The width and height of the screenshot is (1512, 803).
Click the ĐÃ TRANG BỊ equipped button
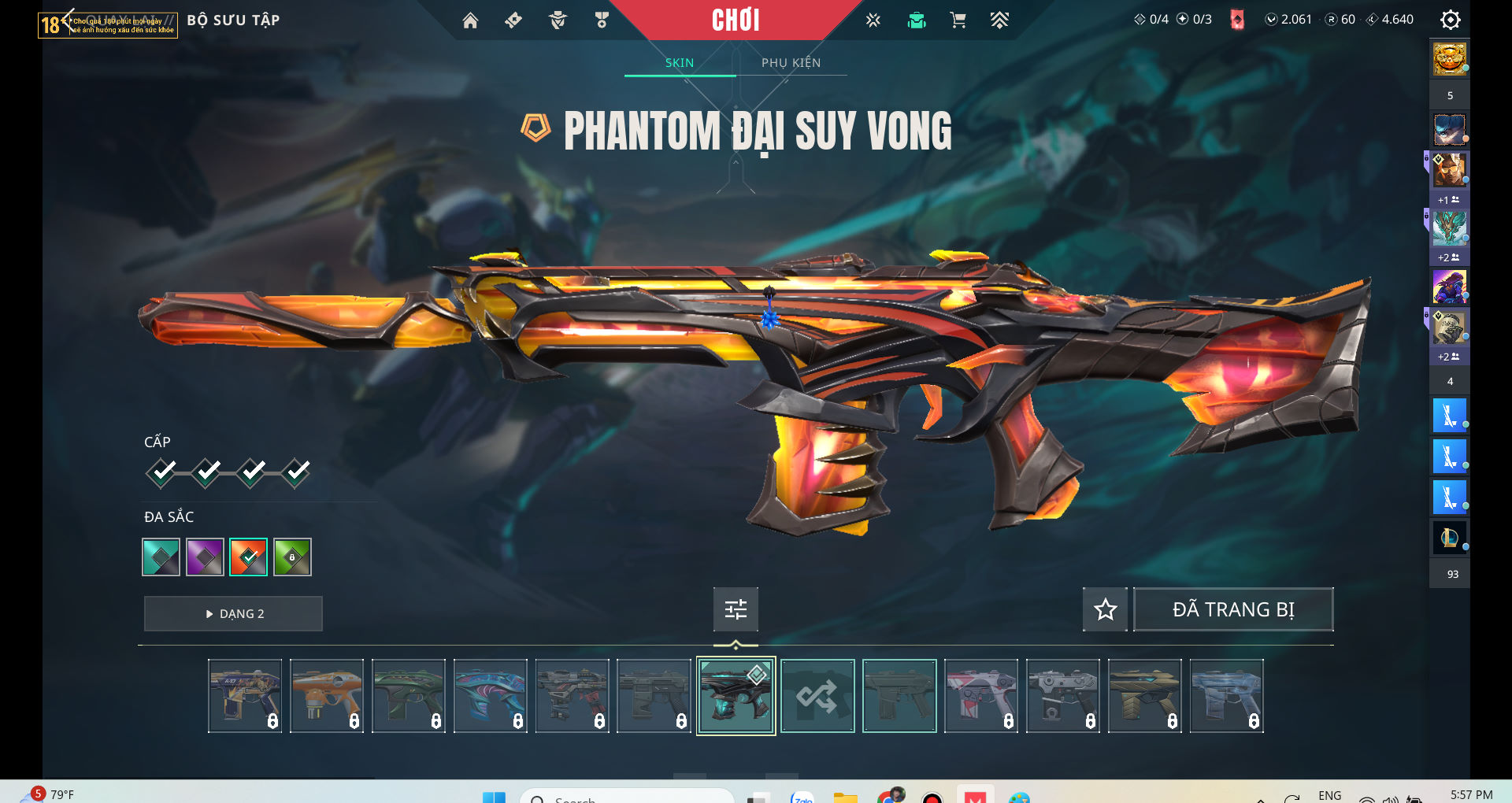coord(1232,609)
